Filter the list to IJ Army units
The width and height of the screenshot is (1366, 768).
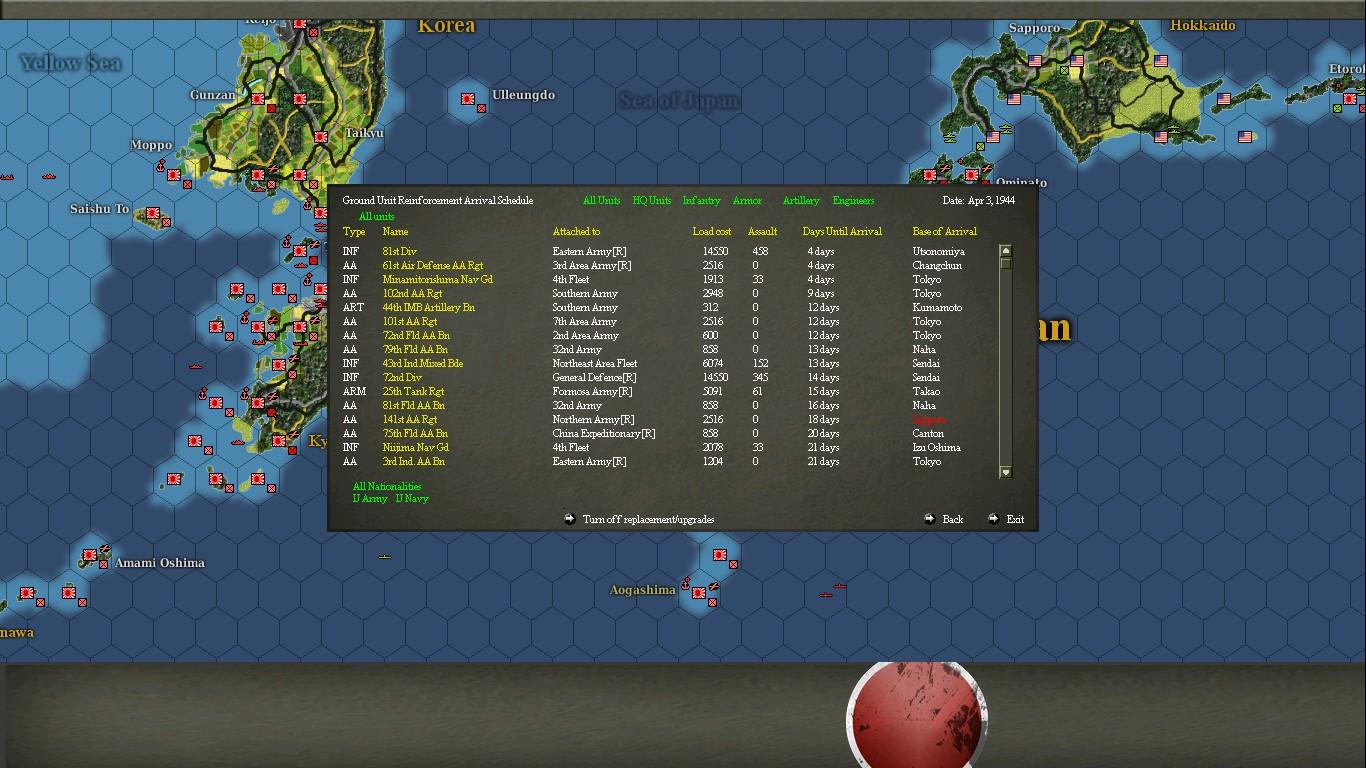pos(367,497)
